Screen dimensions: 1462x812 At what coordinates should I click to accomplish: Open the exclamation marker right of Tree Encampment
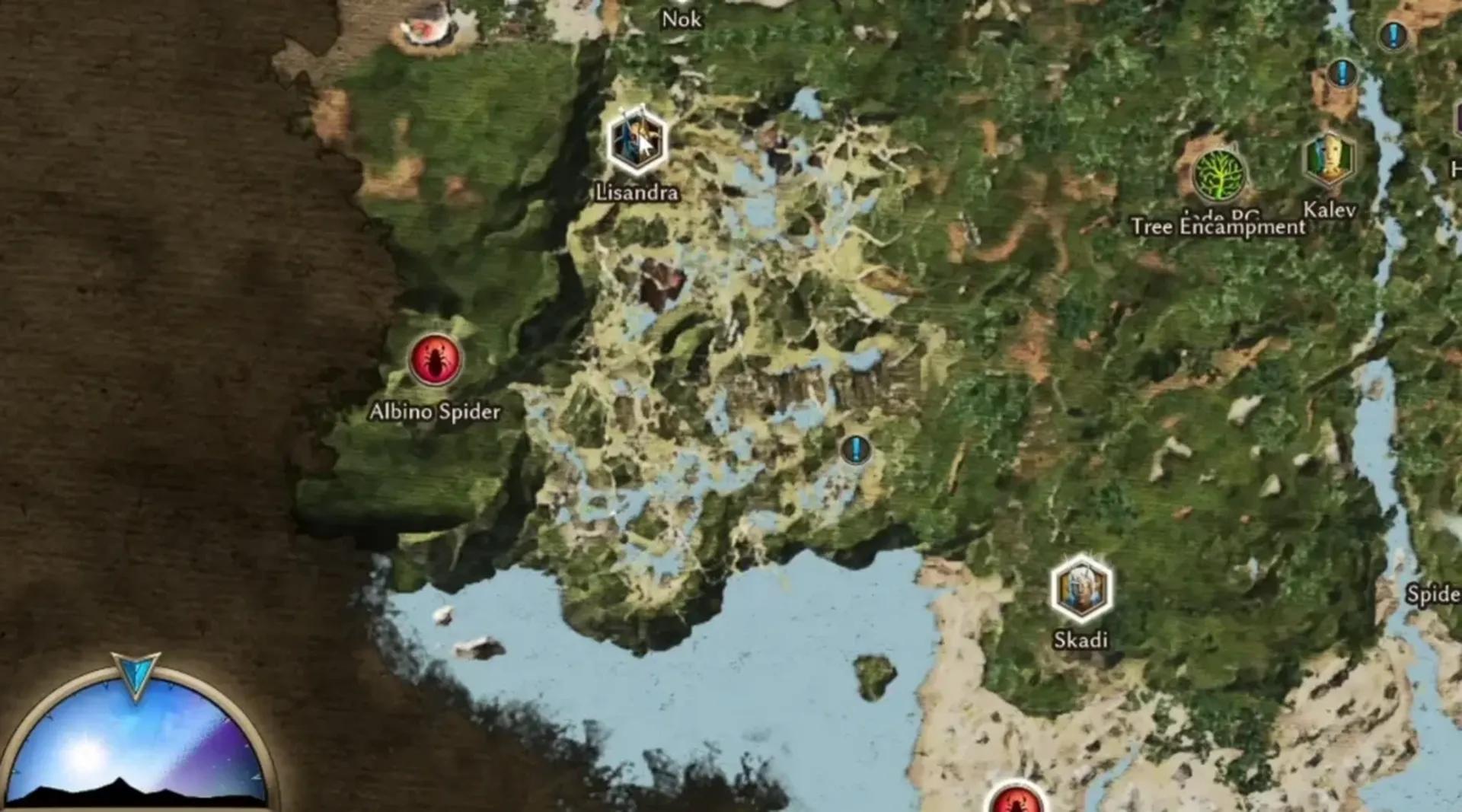pos(1342,74)
